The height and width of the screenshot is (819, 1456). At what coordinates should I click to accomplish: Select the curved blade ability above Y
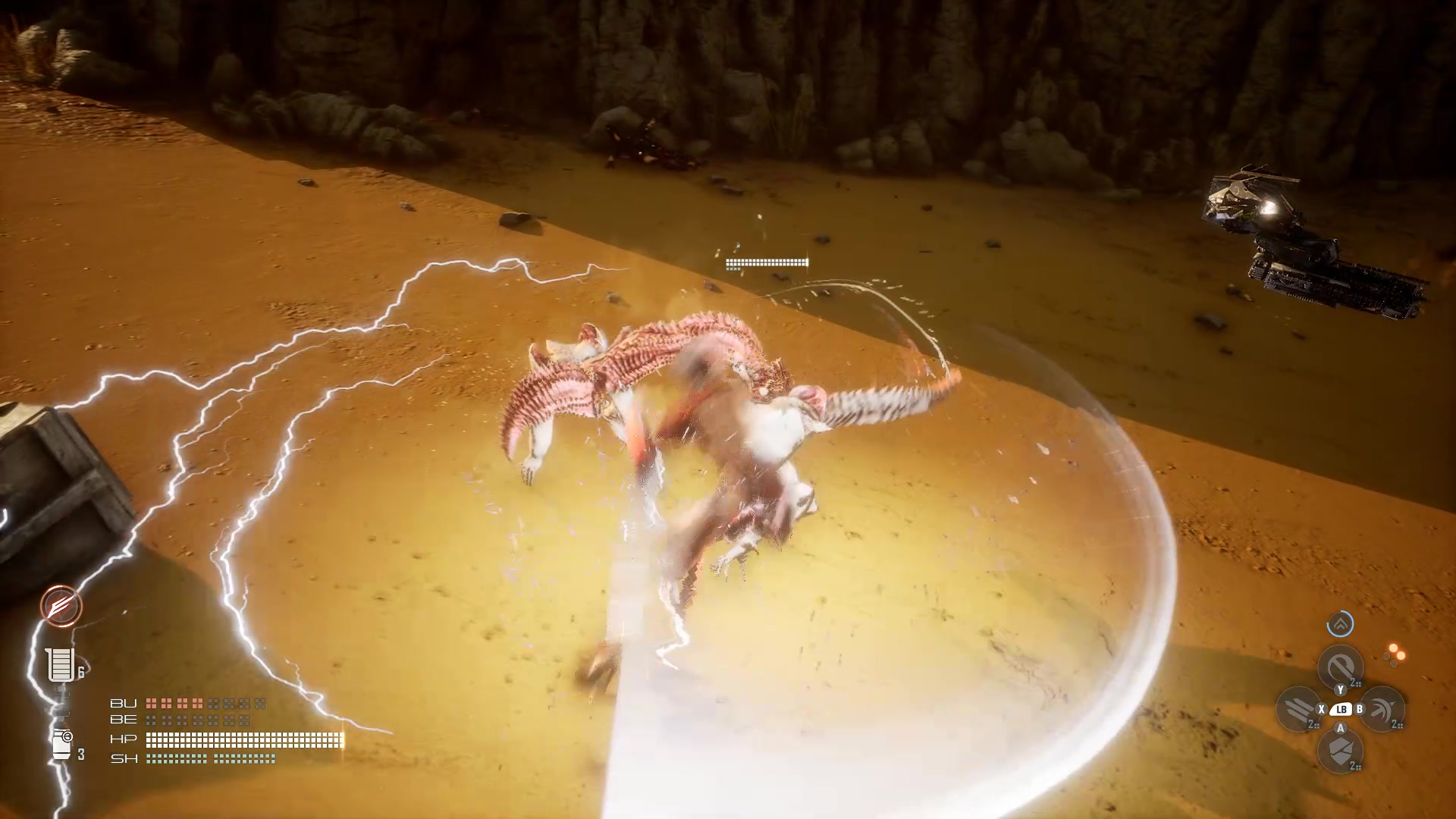pos(1340,667)
